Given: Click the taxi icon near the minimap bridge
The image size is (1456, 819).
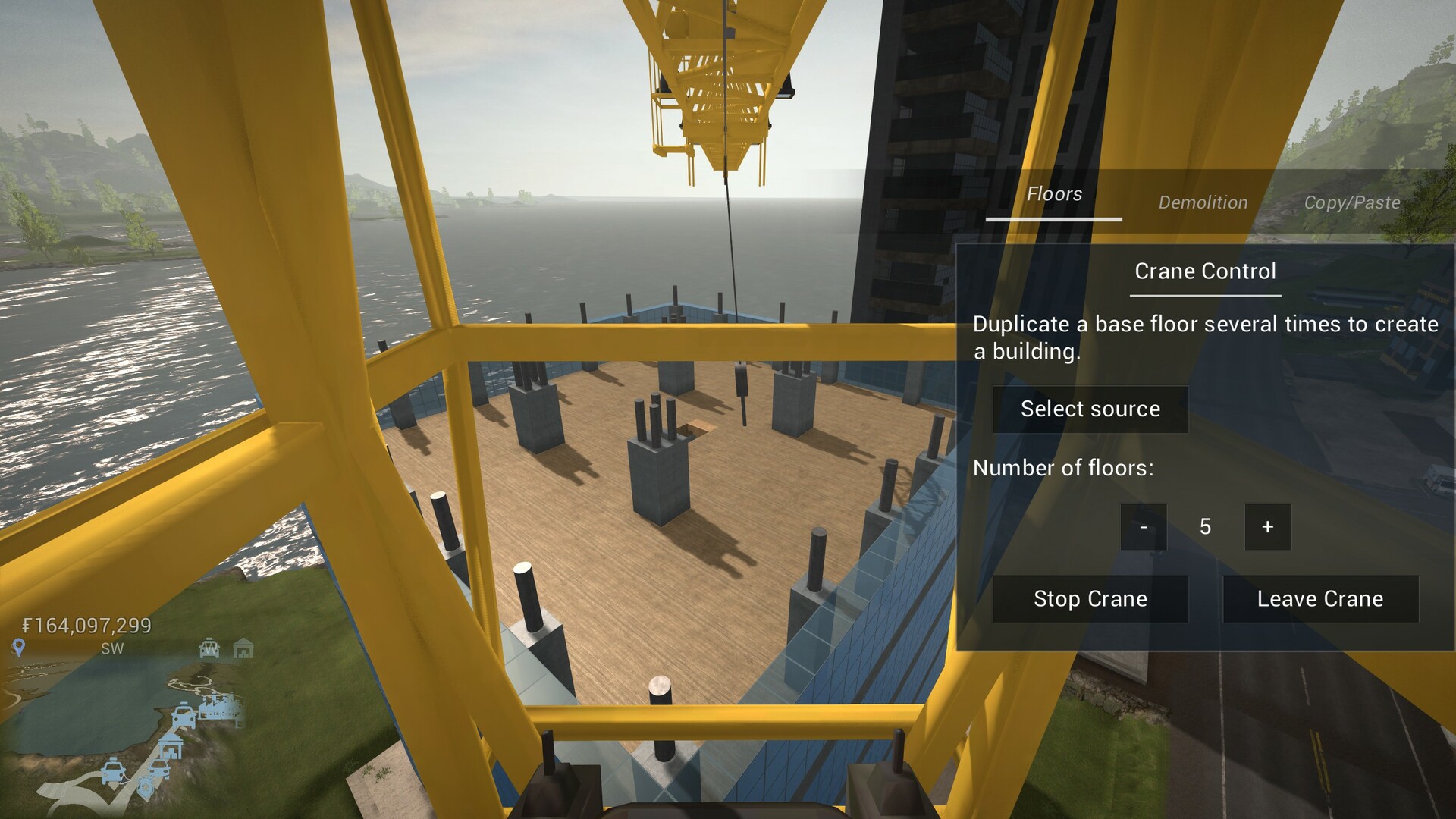Looking at the screenshot, I should [x=184, y=716].
